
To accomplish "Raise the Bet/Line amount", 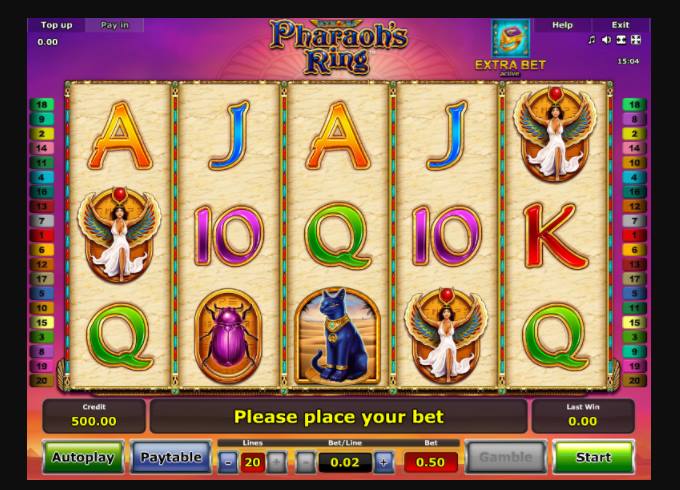I will [384, 462].
